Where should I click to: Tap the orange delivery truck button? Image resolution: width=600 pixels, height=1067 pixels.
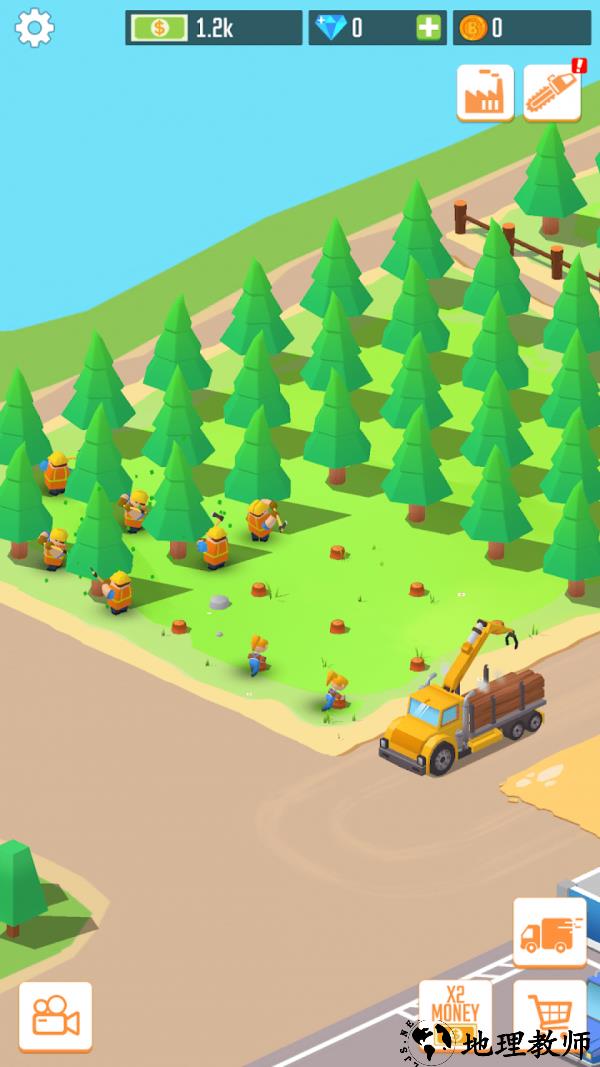[549, 933]
